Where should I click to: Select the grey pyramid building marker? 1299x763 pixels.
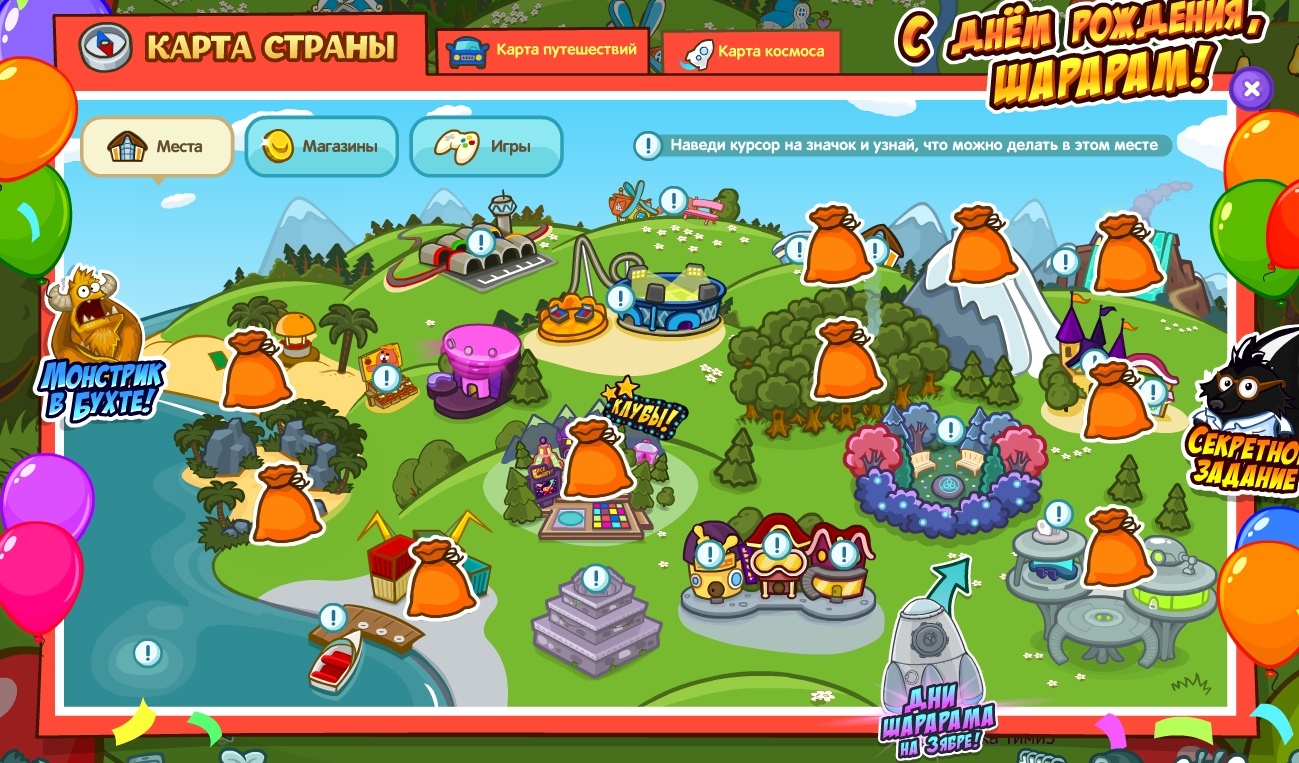pos(596,578)
